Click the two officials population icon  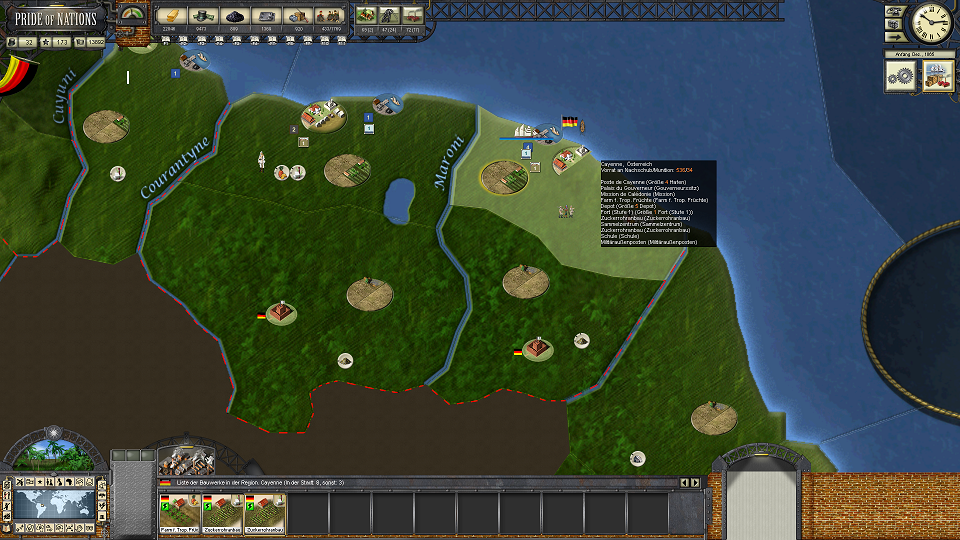click(329, 16)
